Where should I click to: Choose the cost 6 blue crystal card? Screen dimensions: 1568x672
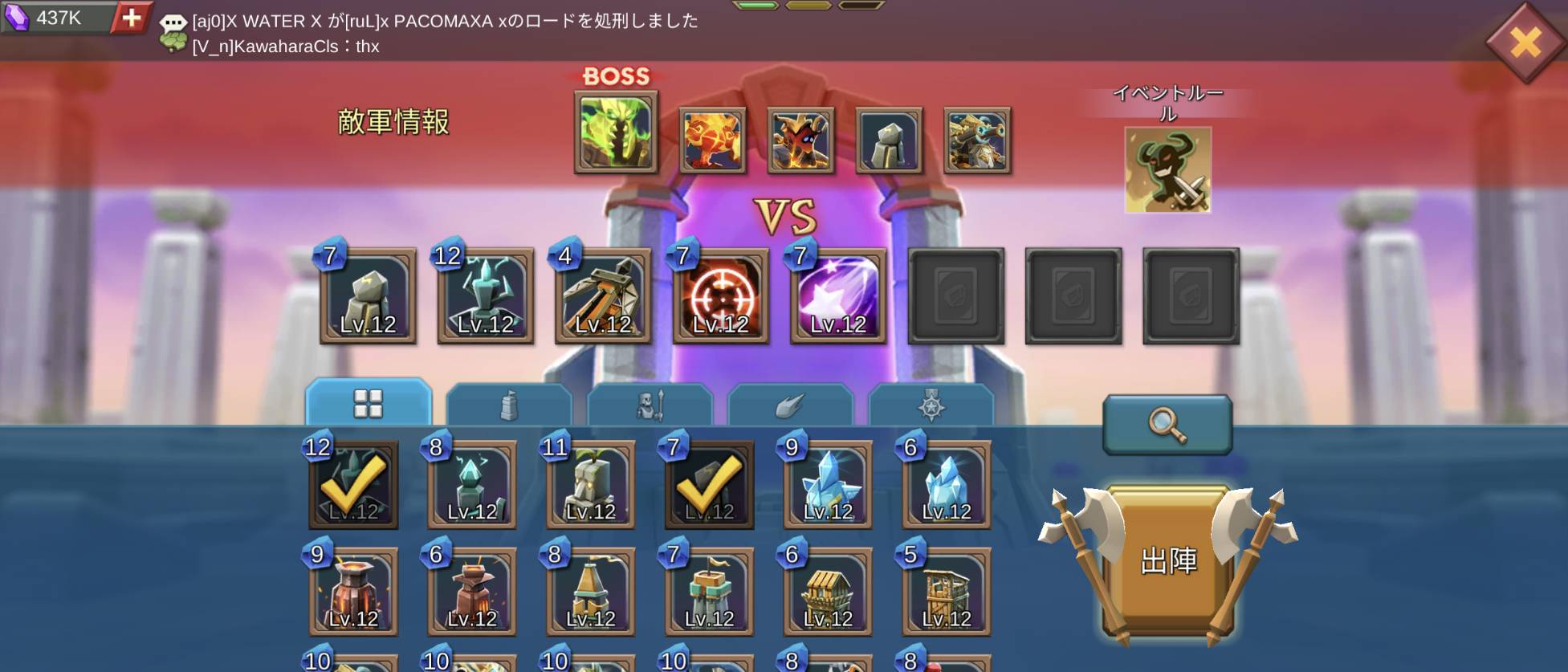[x=947, y=485]
